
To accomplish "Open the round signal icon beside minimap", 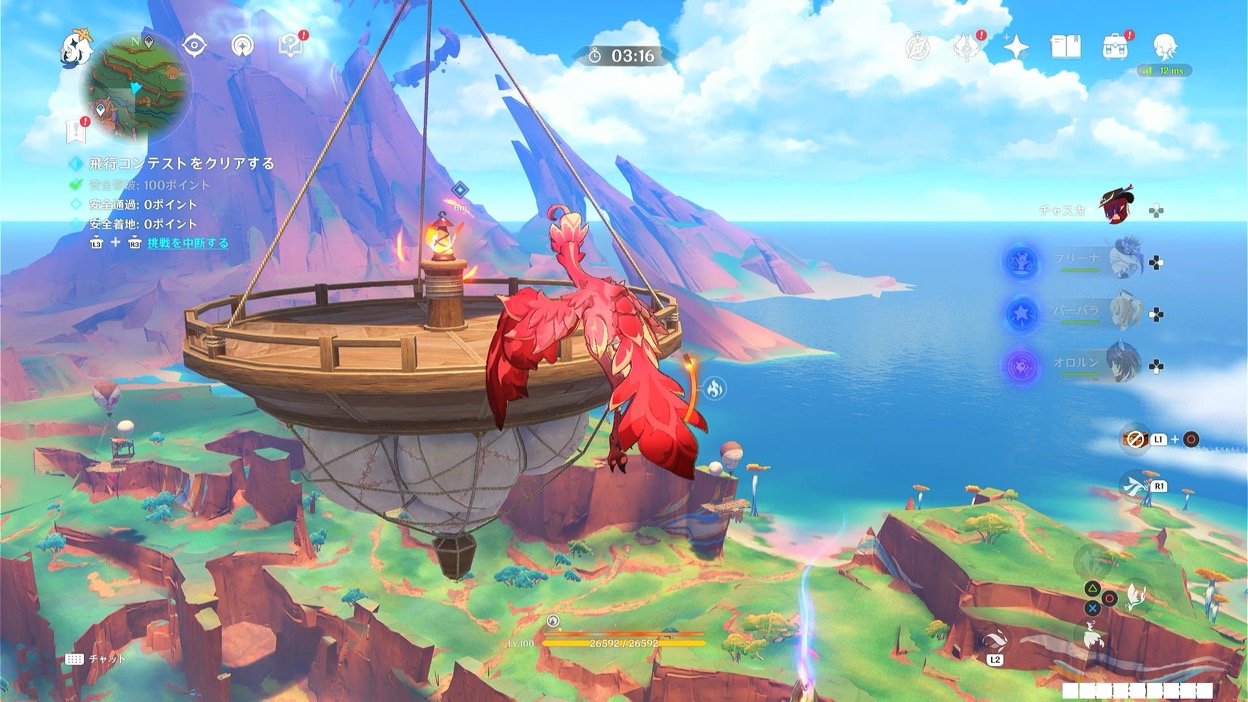I will coord(242,45).
